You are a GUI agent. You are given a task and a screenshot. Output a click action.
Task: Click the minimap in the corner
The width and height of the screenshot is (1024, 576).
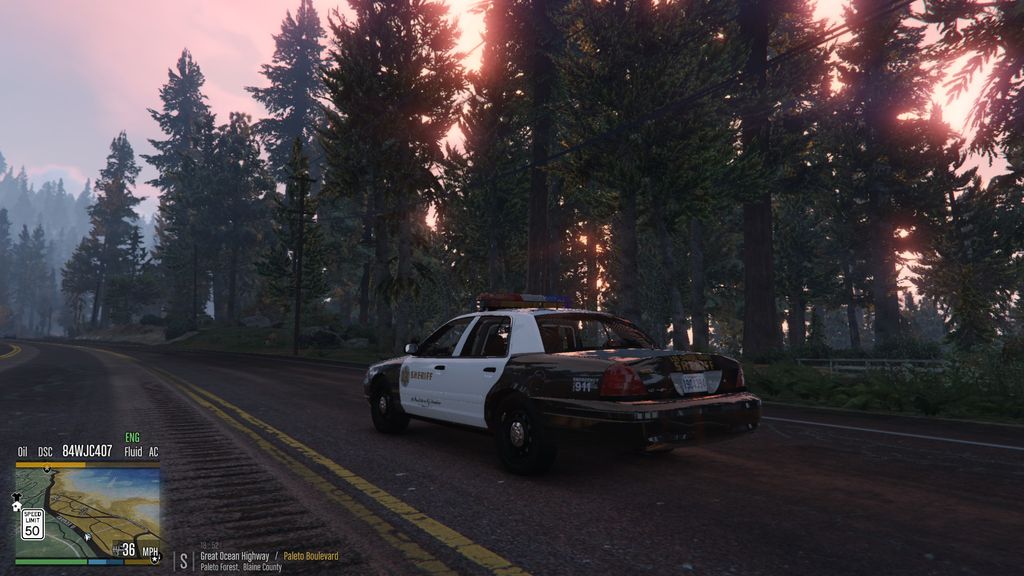click(x=88, y=512)
